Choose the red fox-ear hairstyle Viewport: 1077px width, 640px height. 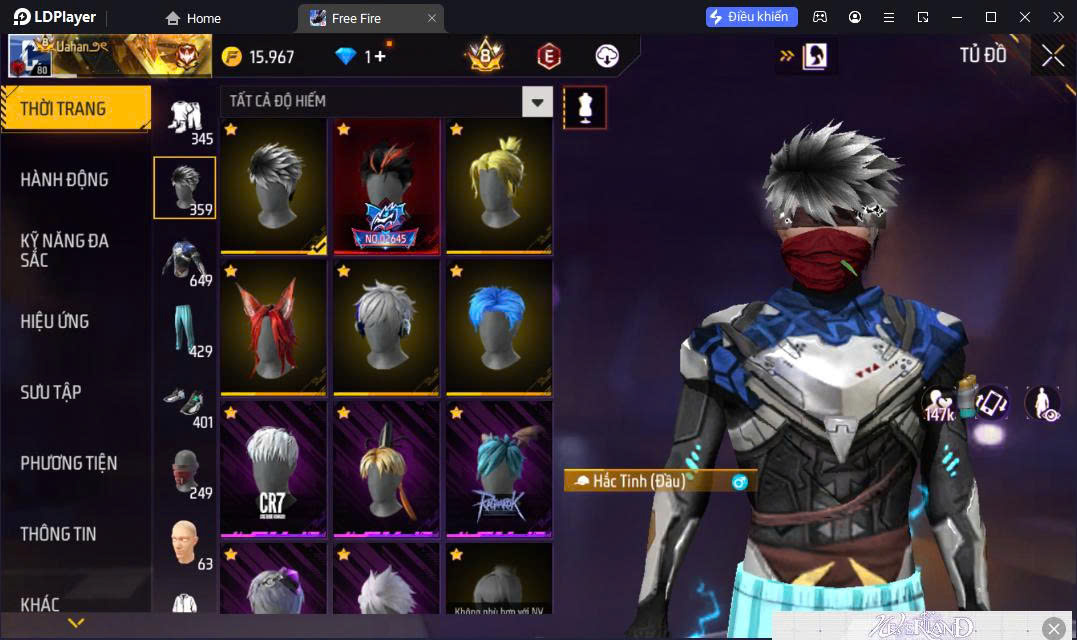click(273, 326)
